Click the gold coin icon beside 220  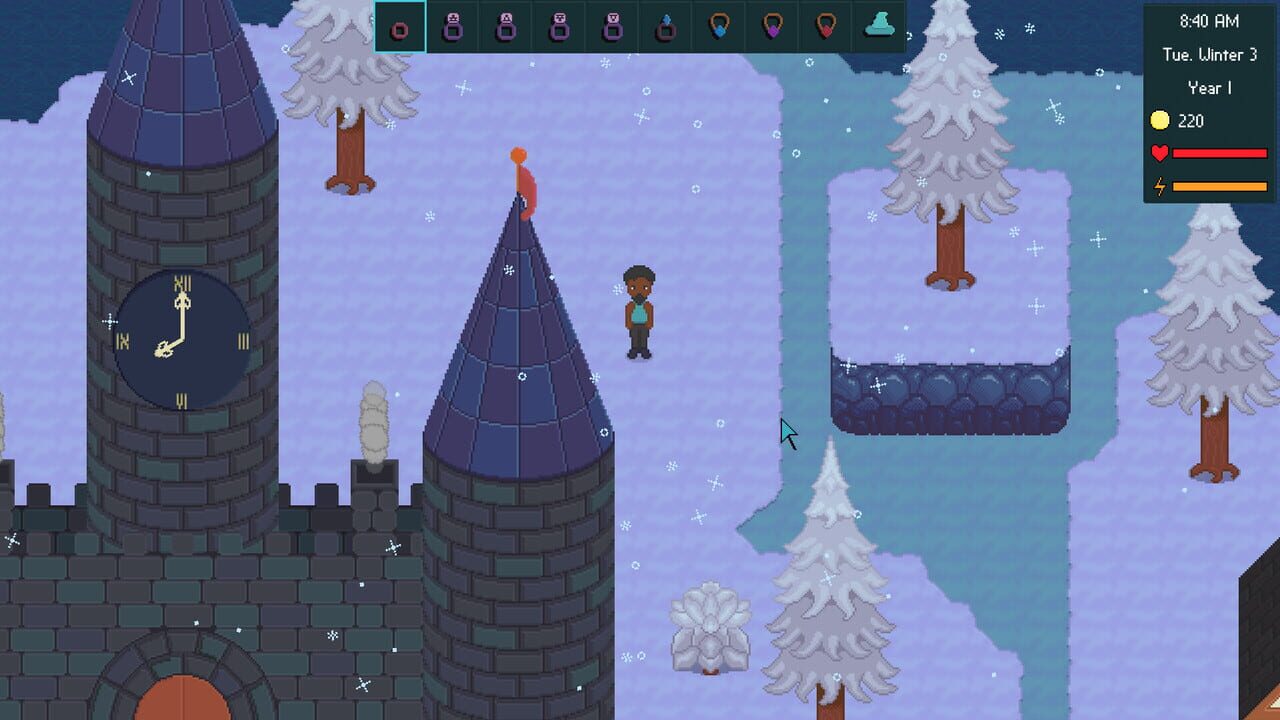1159,120
